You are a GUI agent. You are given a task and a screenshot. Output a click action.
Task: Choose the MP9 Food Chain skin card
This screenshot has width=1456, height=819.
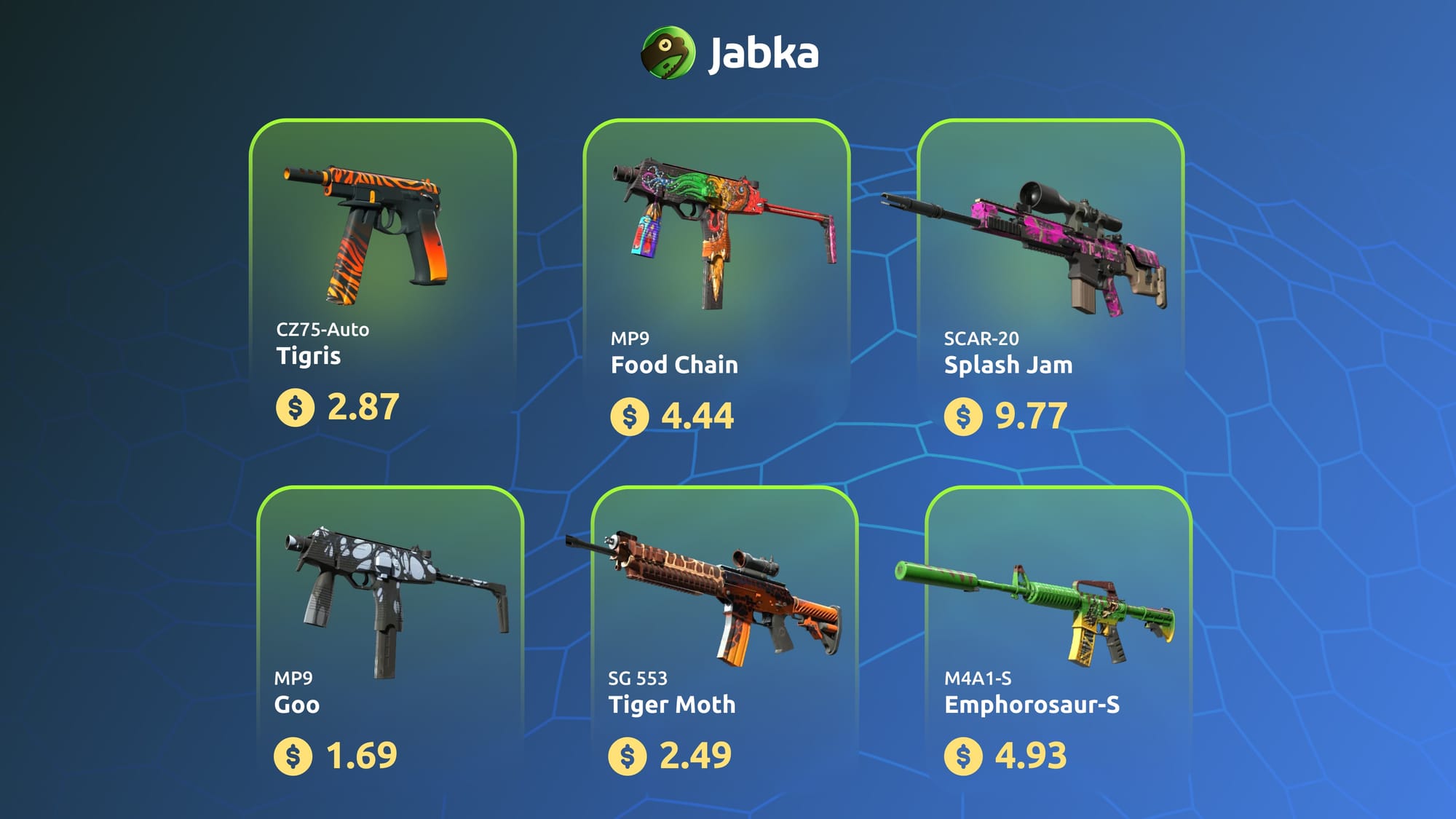click(716, 277)
